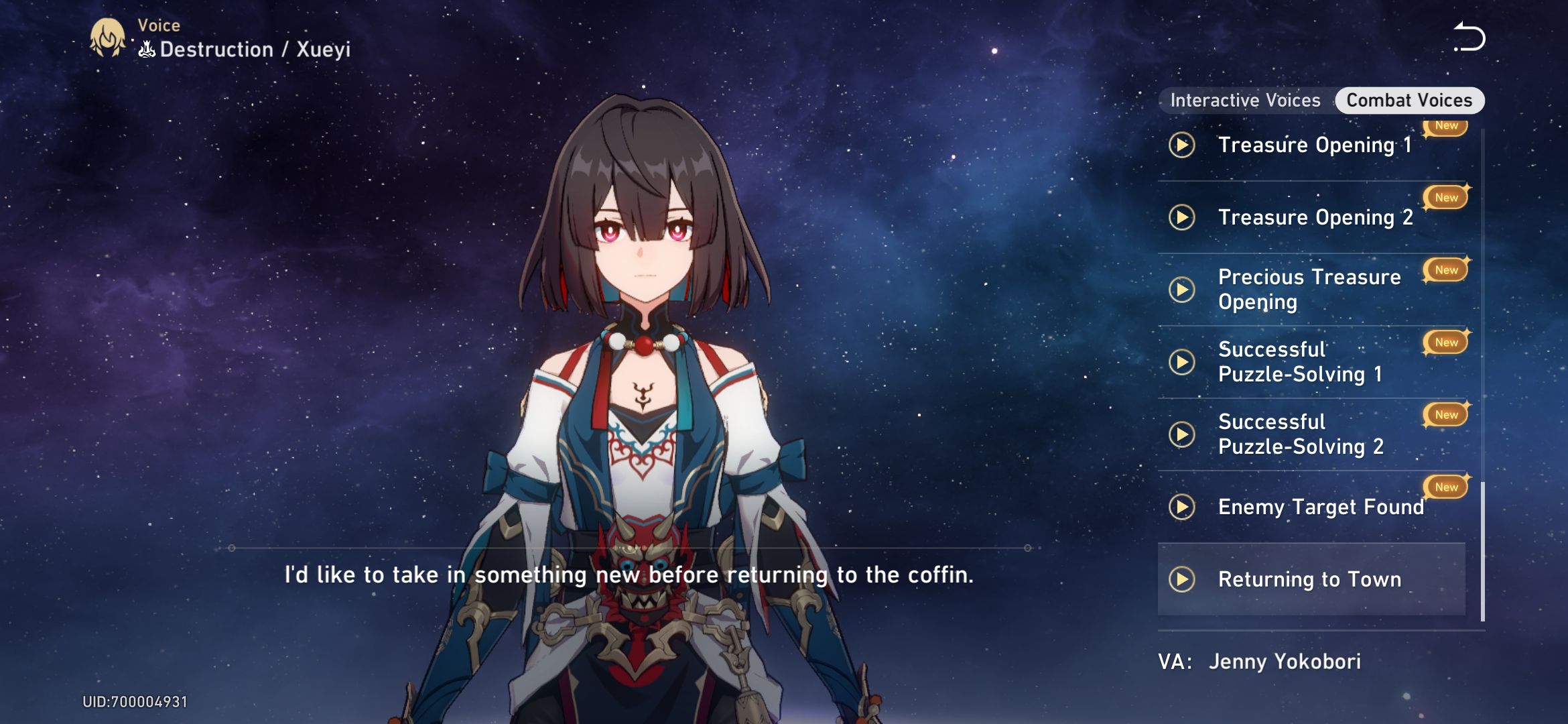
Task: Play the Treasure Opening 2 voice line
Action: coord(1182,217)
